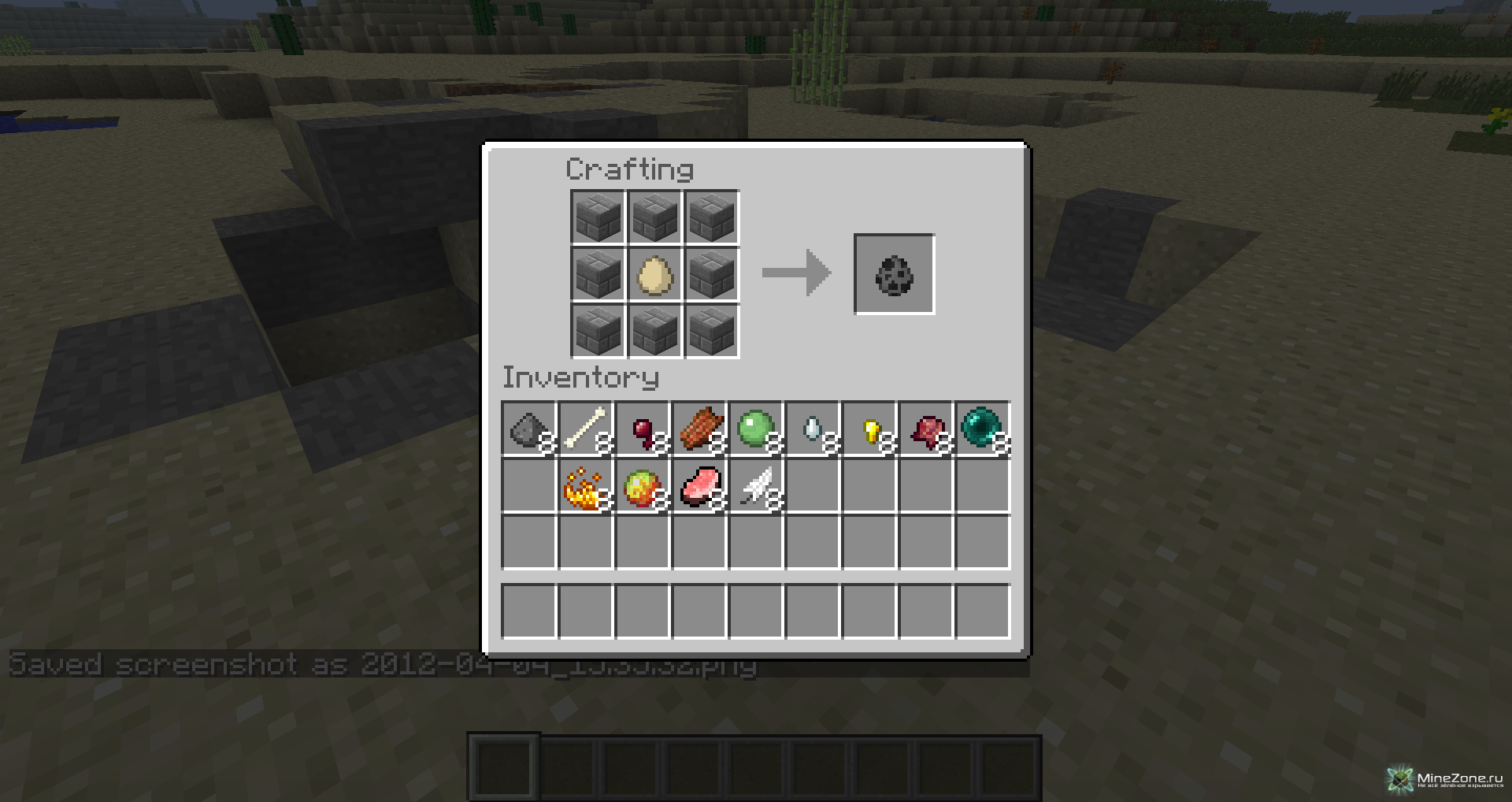Select the blaze powder stack
The height and width of the screenshot is (802, 1512).
pyautogui.click(x=585, y=487)
